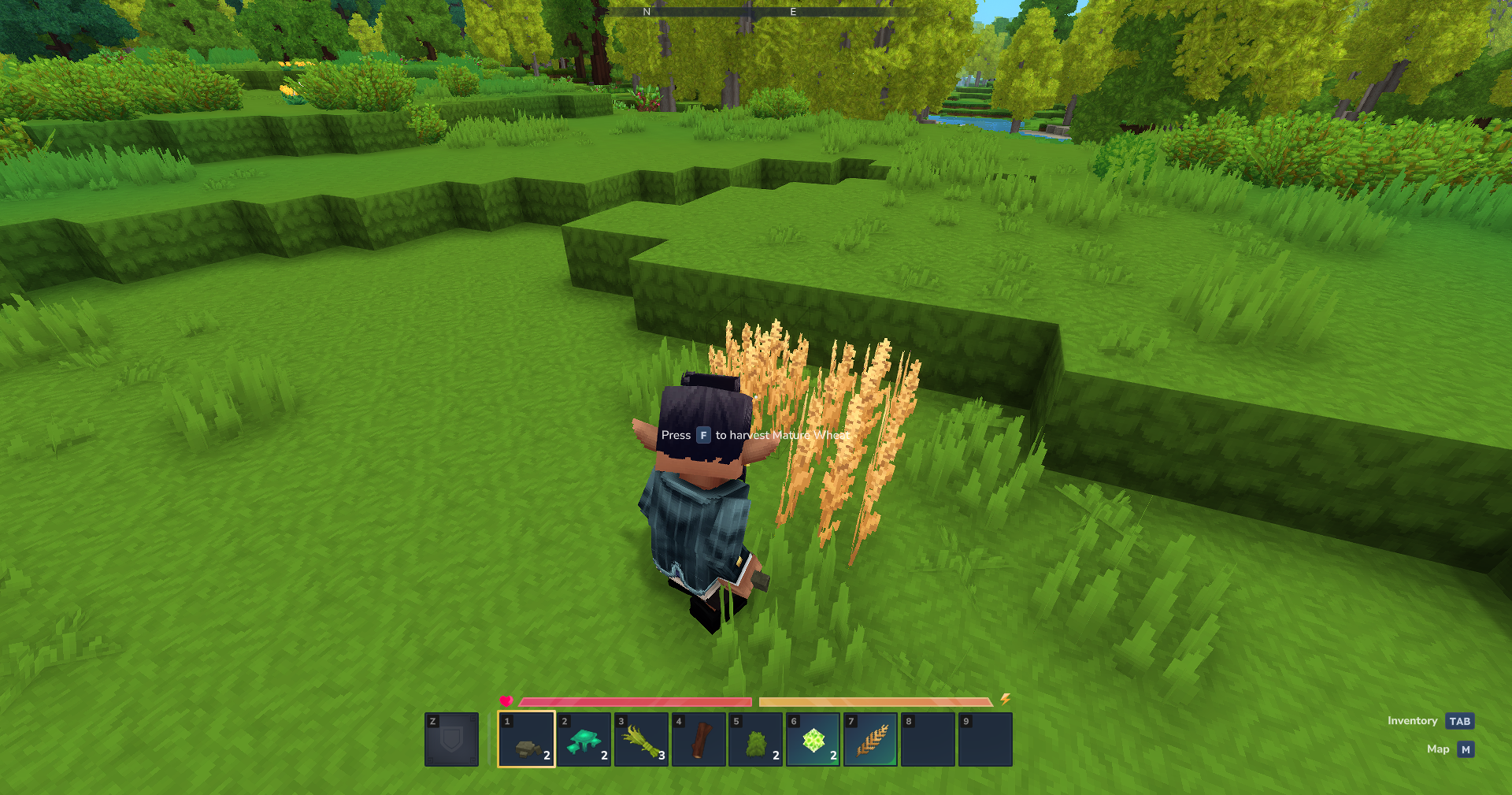The image size is (1512, 795).
Task: Select the plant fiber bundle in slot 3
Action: click(641, 739)
